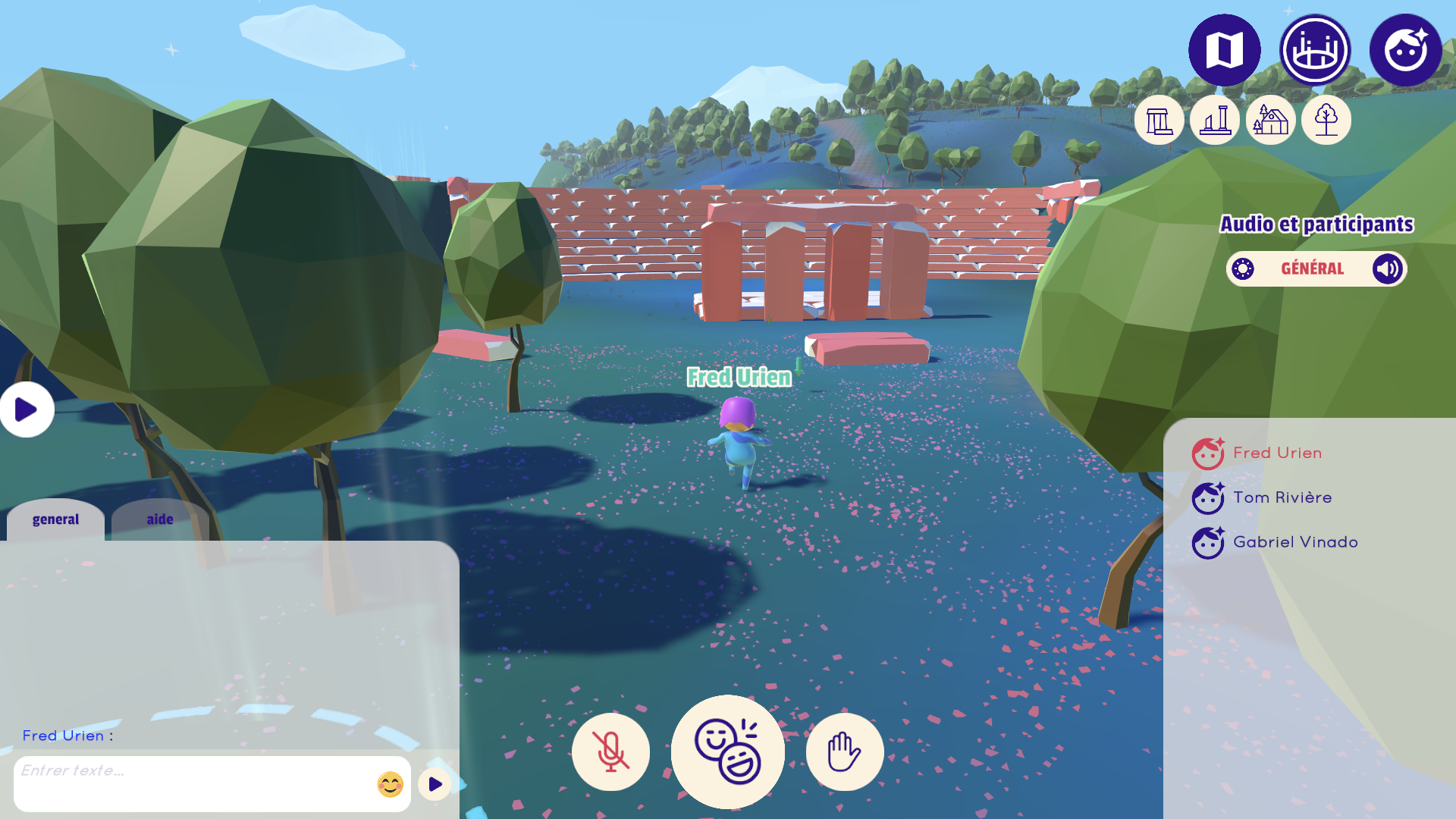Select Tom Rivière in participants list
The image size is (1456, 819).
(1282, 497)
